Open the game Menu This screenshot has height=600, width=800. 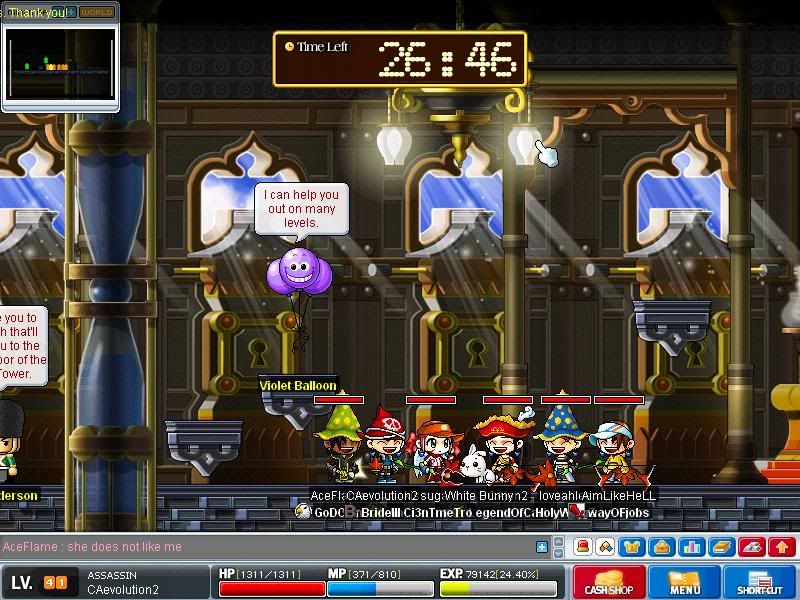click(x=685, y=581)
